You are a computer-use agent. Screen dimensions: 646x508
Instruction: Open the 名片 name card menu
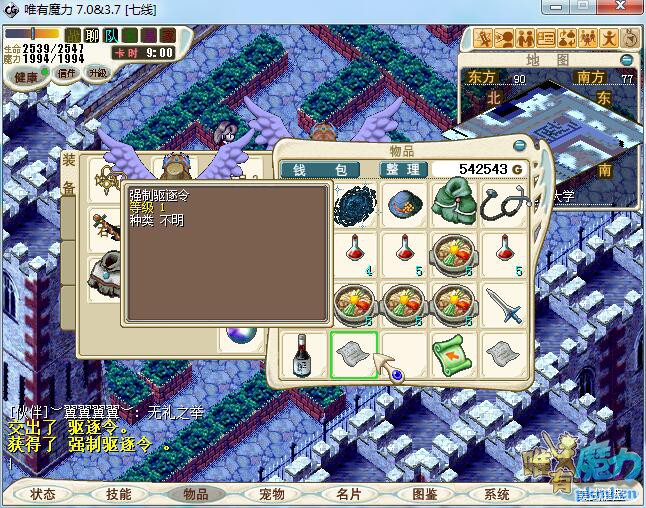[x=348, y=494]
